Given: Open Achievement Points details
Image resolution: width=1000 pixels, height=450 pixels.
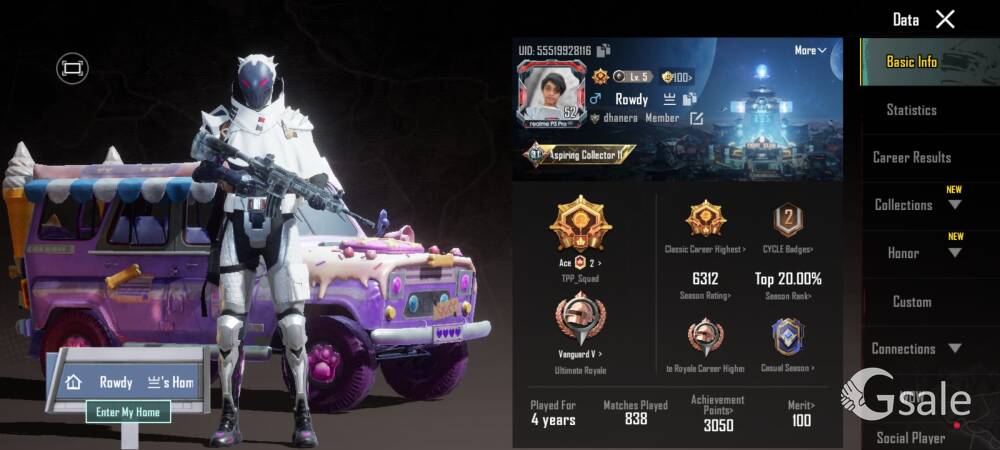Looking at the screenshot, I should tap(717, 412).
